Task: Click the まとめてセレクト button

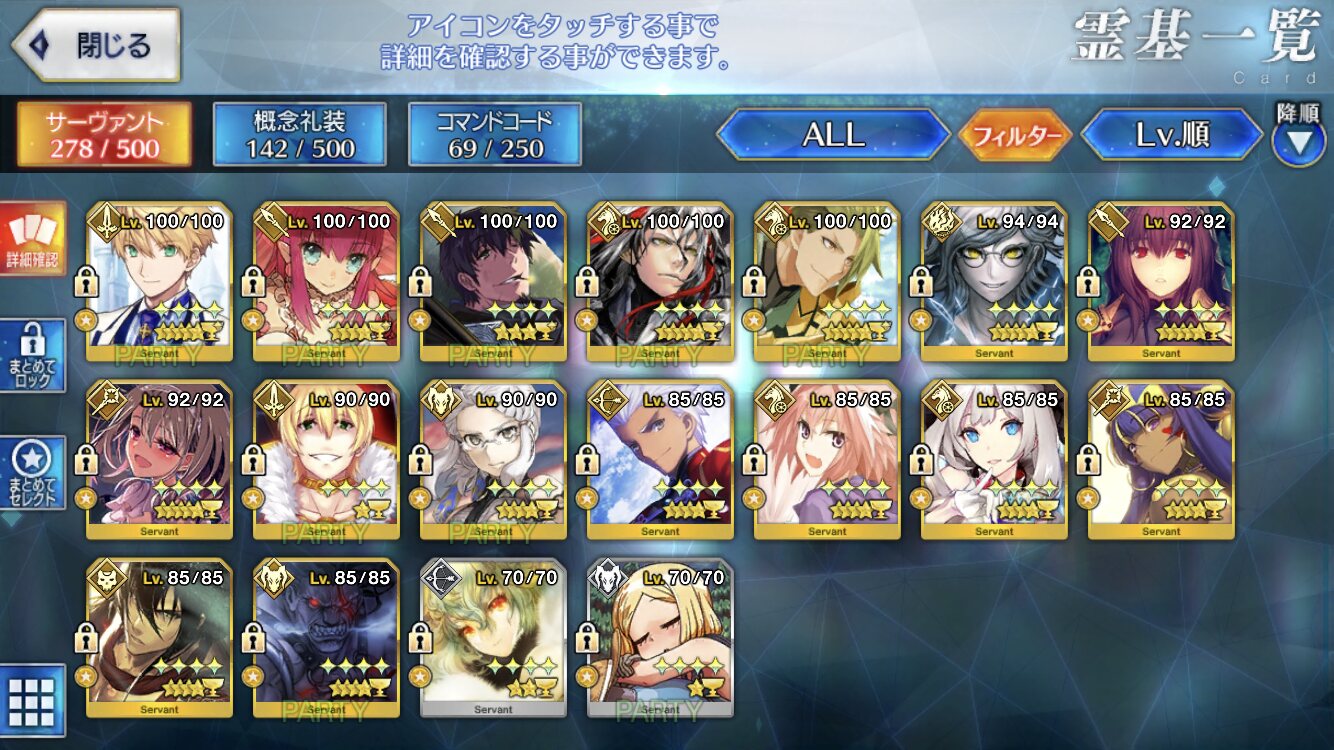Action: [32, 473]
